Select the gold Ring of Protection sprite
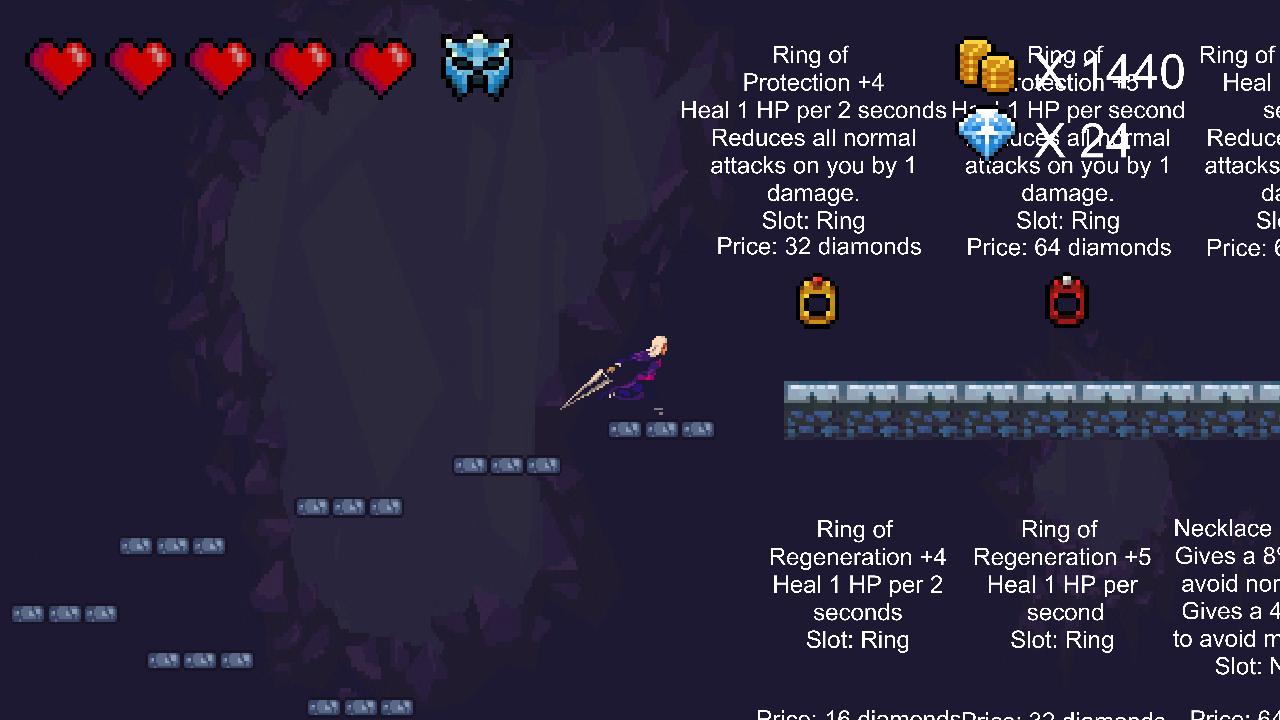 [816, 301]
